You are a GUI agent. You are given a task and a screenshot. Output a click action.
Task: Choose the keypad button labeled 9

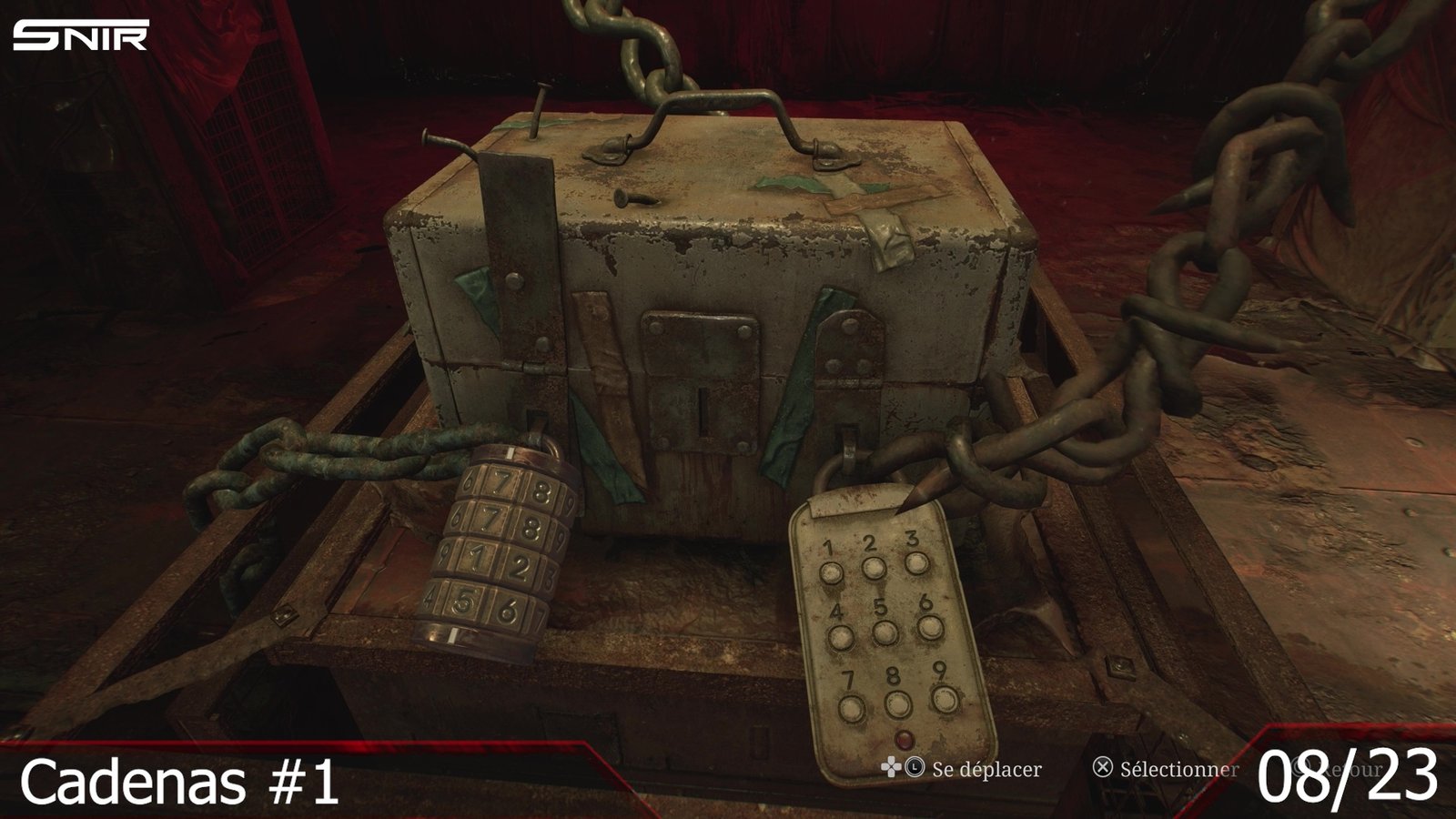(944, 698)
